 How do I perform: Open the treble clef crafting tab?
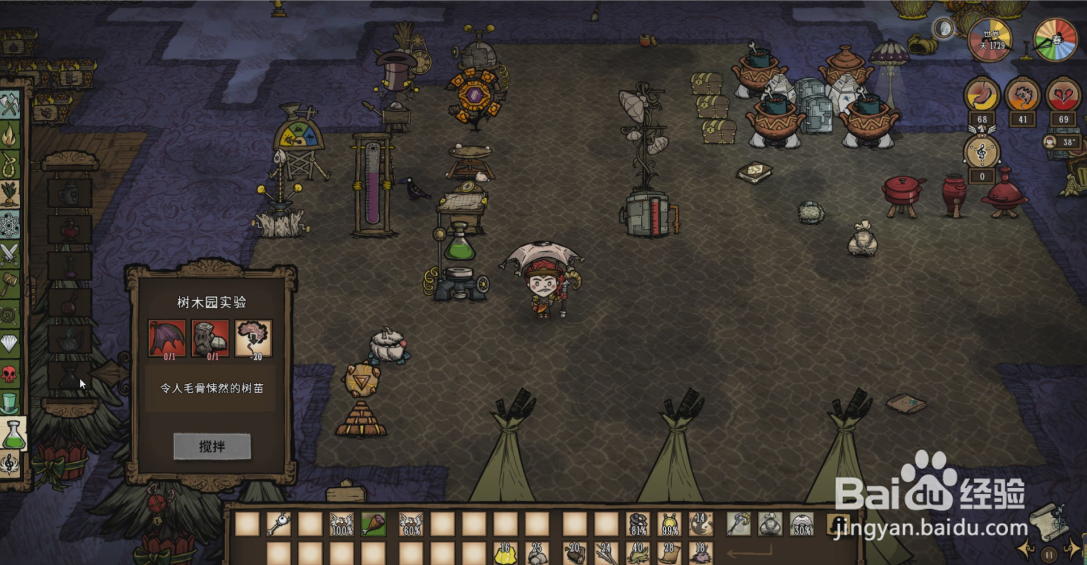click(11, 462)
